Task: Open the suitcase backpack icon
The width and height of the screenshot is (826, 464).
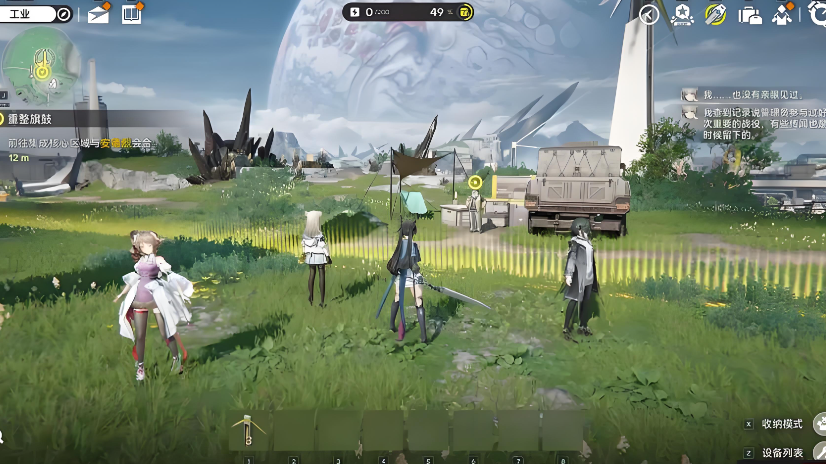Action: 750,14
